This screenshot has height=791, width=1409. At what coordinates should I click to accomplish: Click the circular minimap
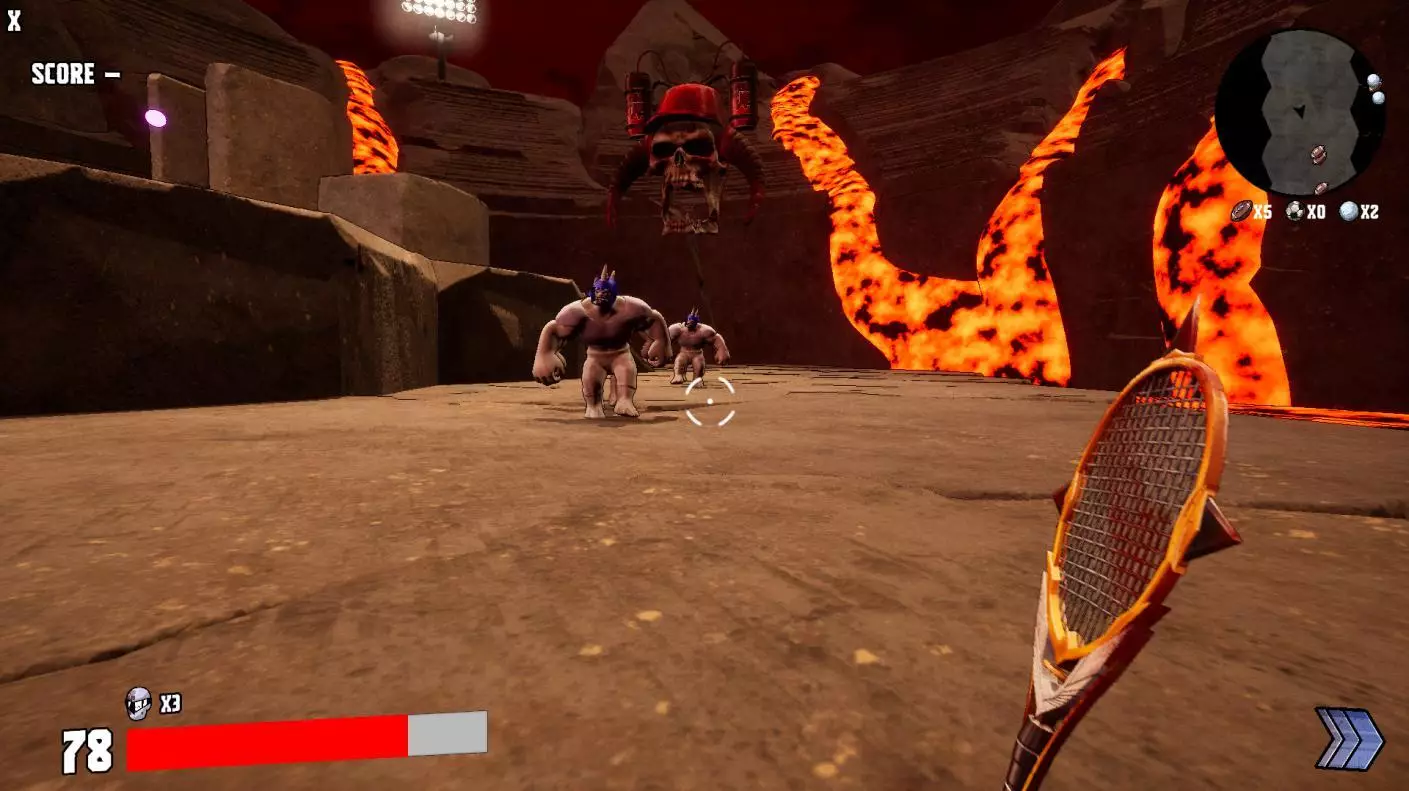pyautogui.click(x=1300, y=112)
